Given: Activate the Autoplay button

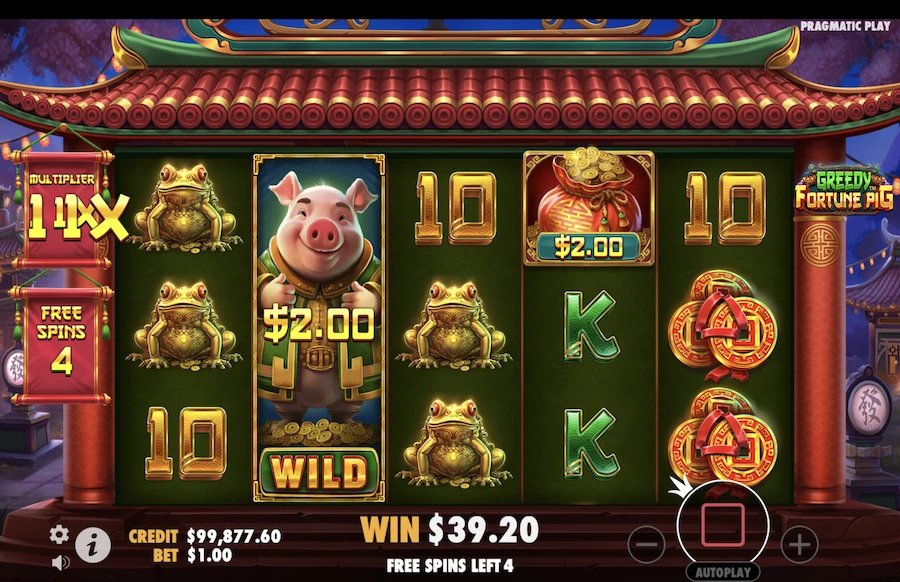Looking at the screenshot, I should pyautogui.click(x=723, y=573).
